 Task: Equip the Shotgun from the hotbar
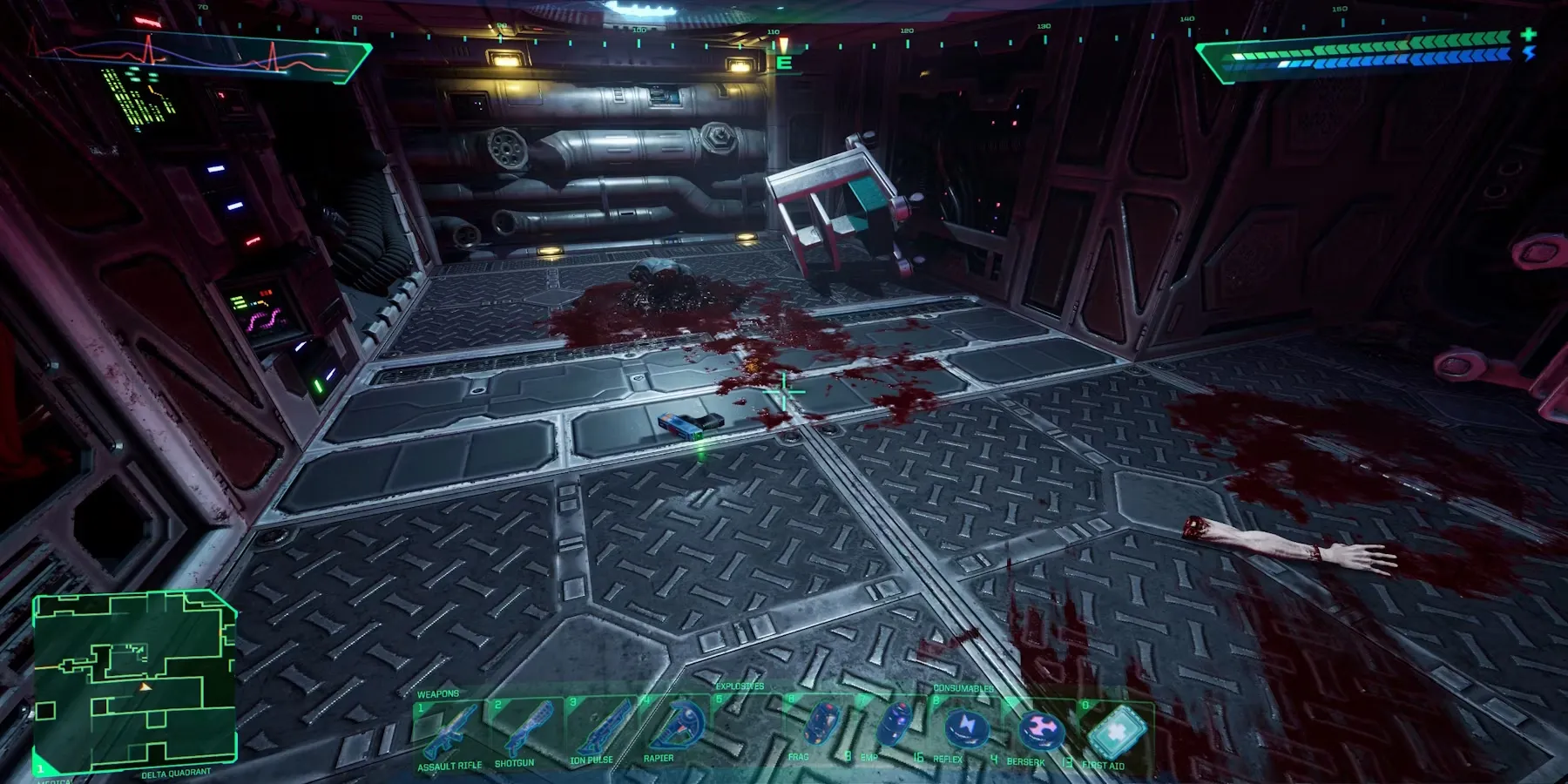point(523,730)
